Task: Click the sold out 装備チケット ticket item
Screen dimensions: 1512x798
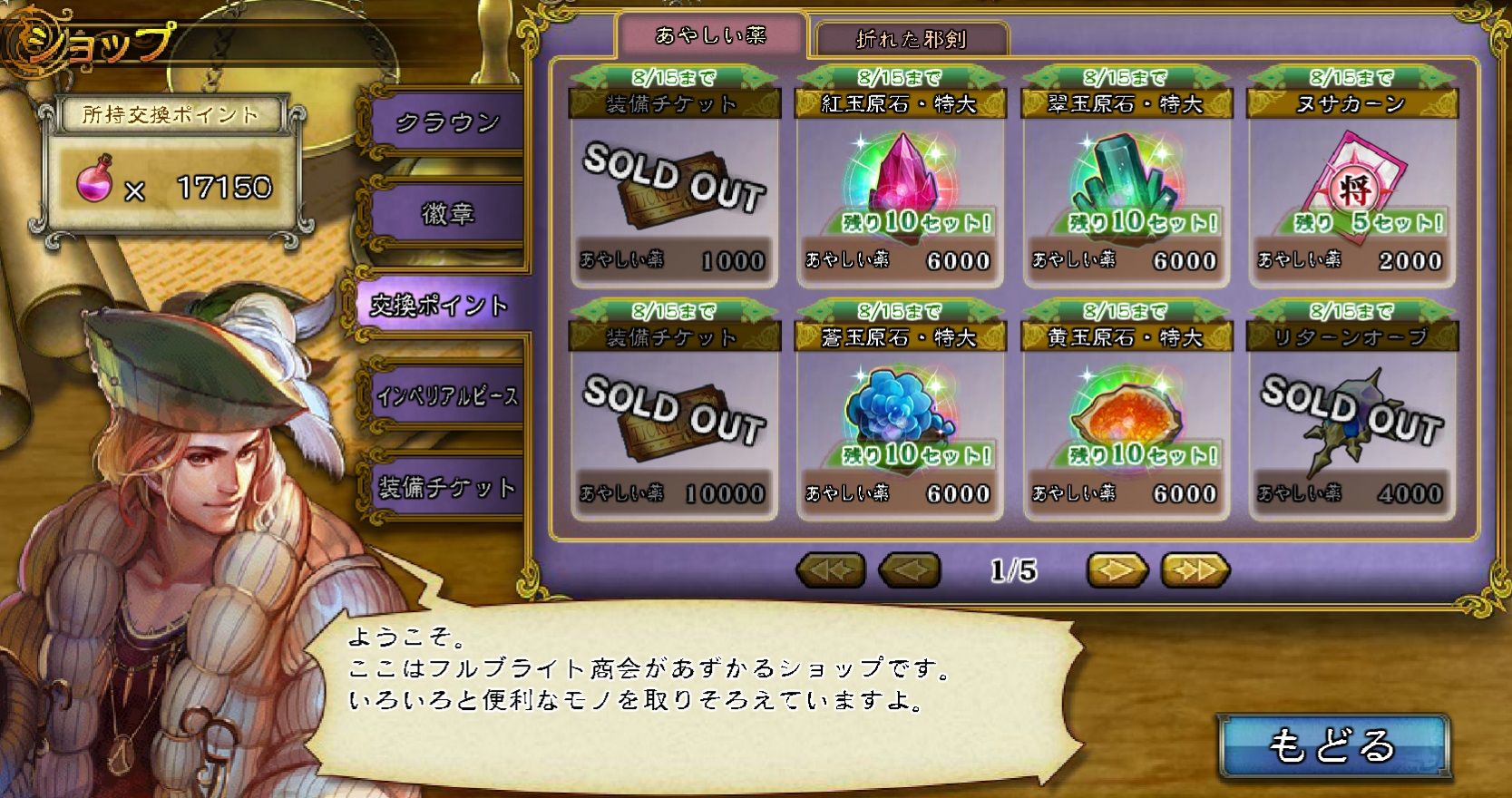Action: [x=675, y=181]
